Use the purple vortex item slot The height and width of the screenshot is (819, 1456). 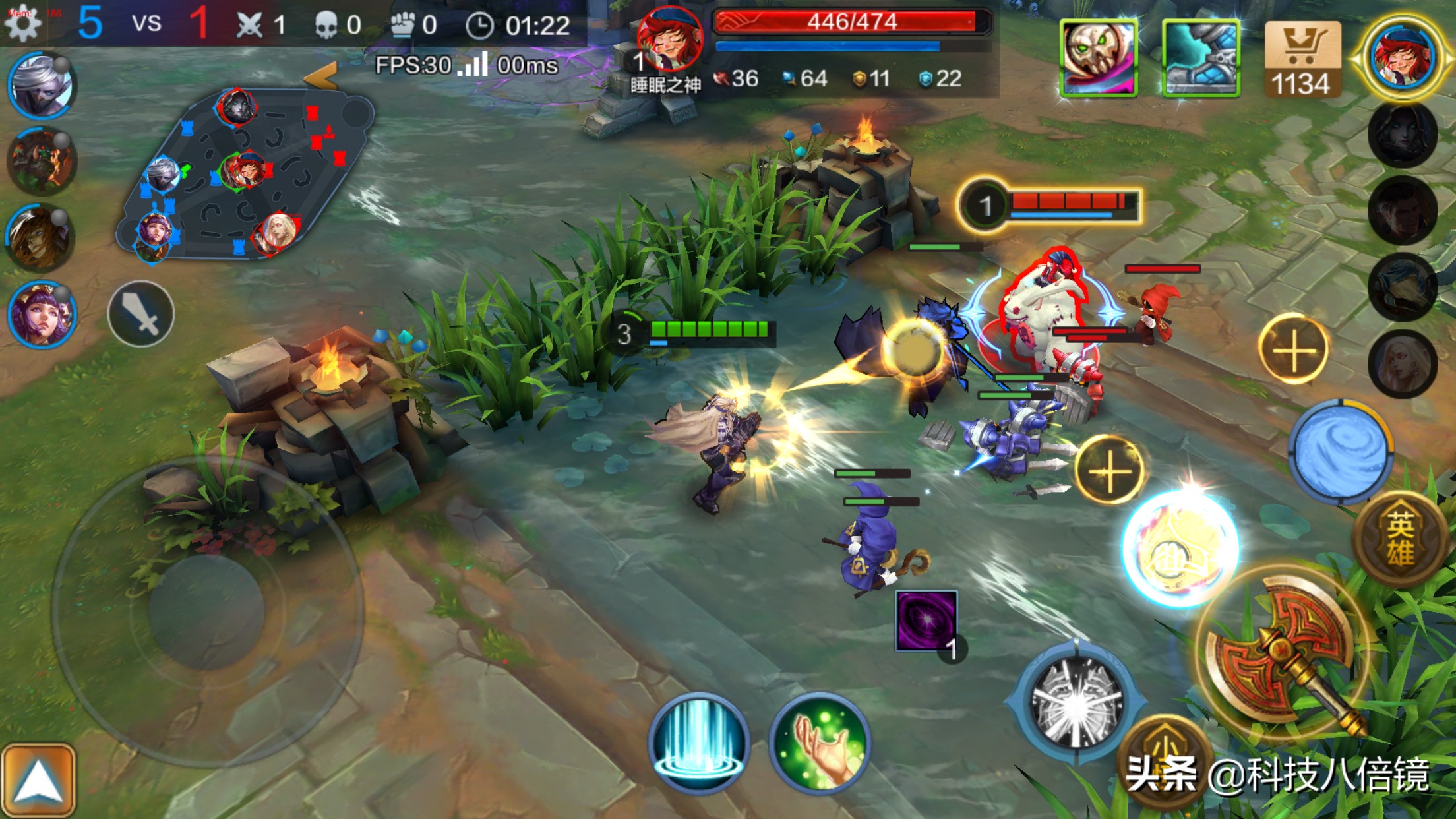tap(926, 621)
